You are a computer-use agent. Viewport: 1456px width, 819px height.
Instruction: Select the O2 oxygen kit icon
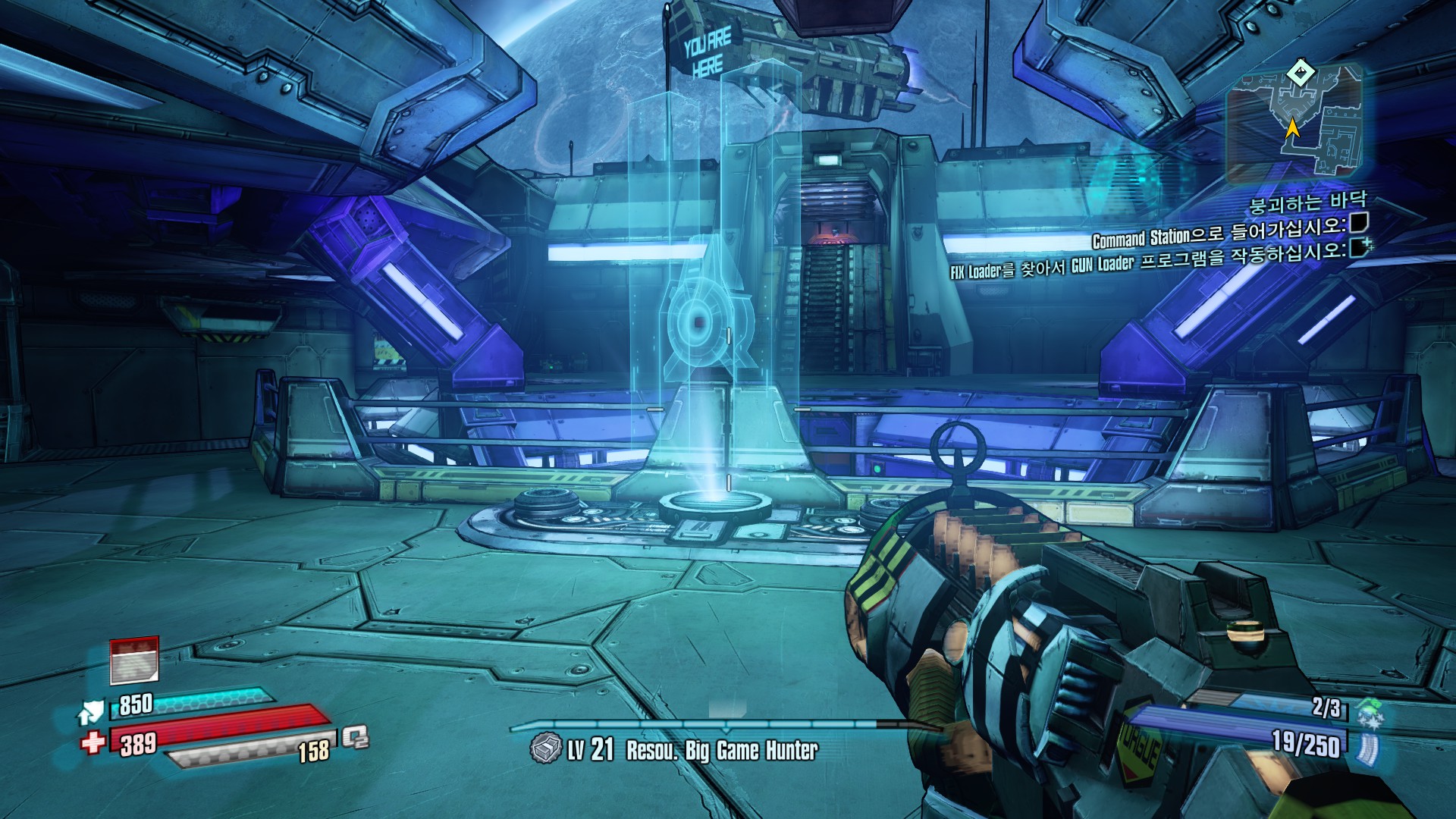pyautogui.click(x=355, y=736)
